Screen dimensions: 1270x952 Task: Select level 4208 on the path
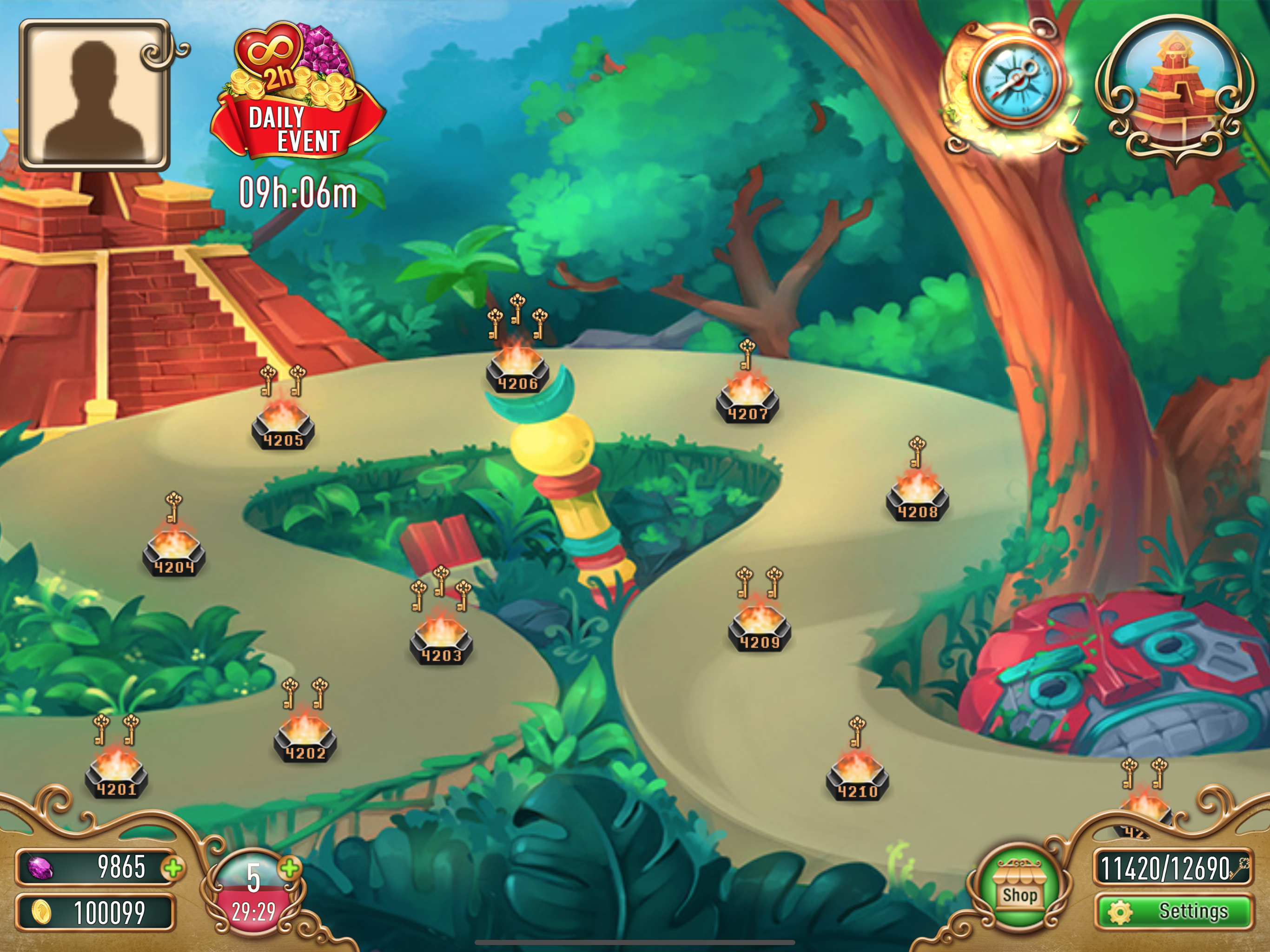tap(917, 496)
